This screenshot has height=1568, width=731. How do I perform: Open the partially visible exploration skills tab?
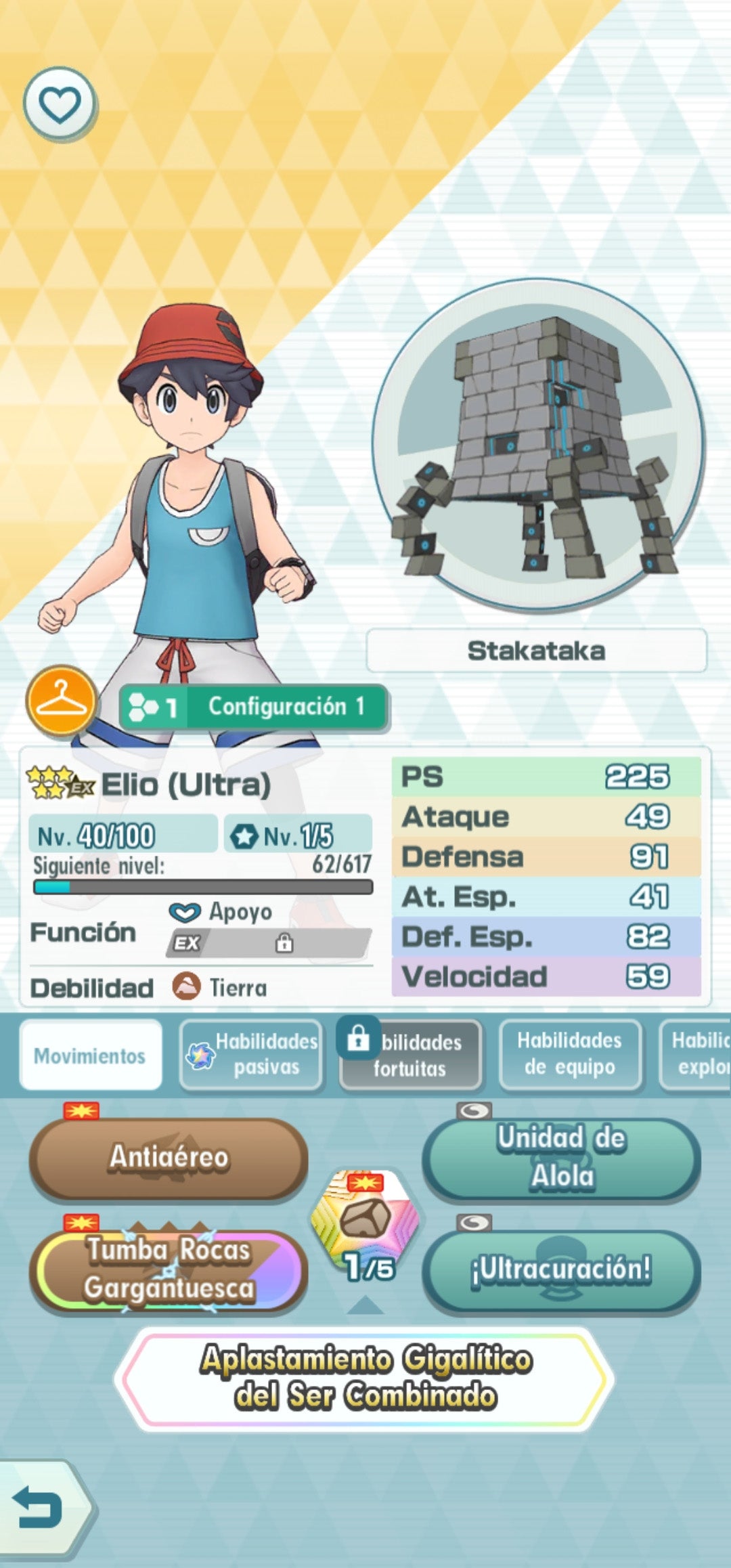[697, 1055]
